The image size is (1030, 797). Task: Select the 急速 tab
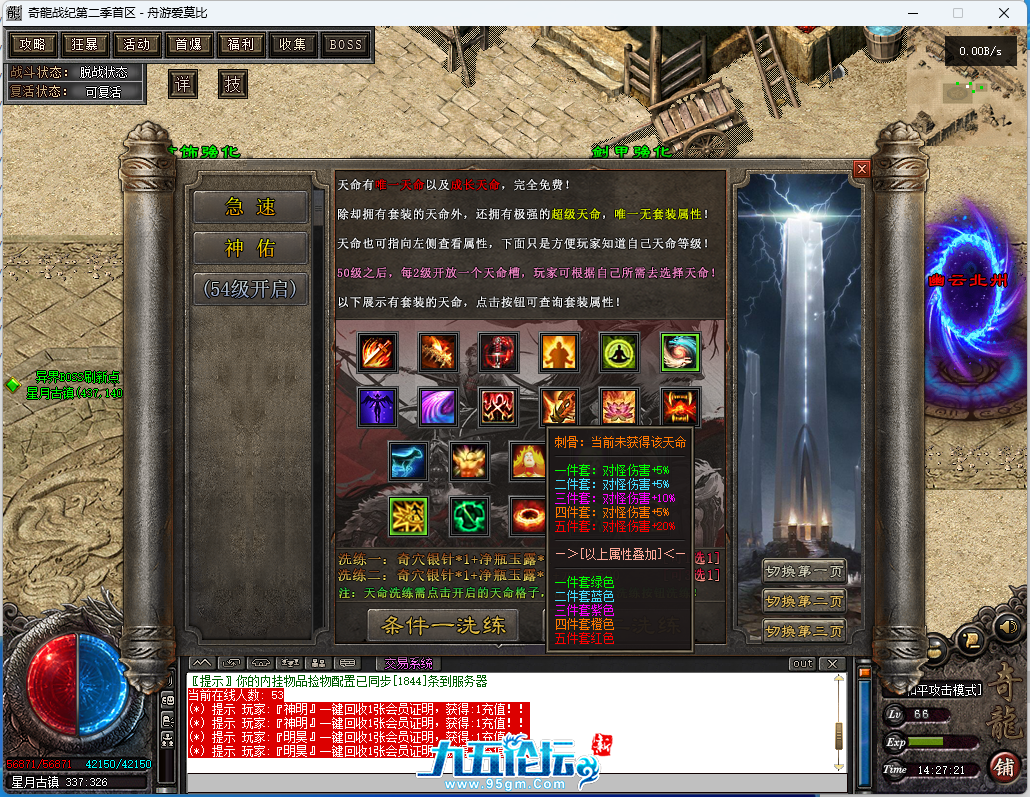click(x=250, y=207)
